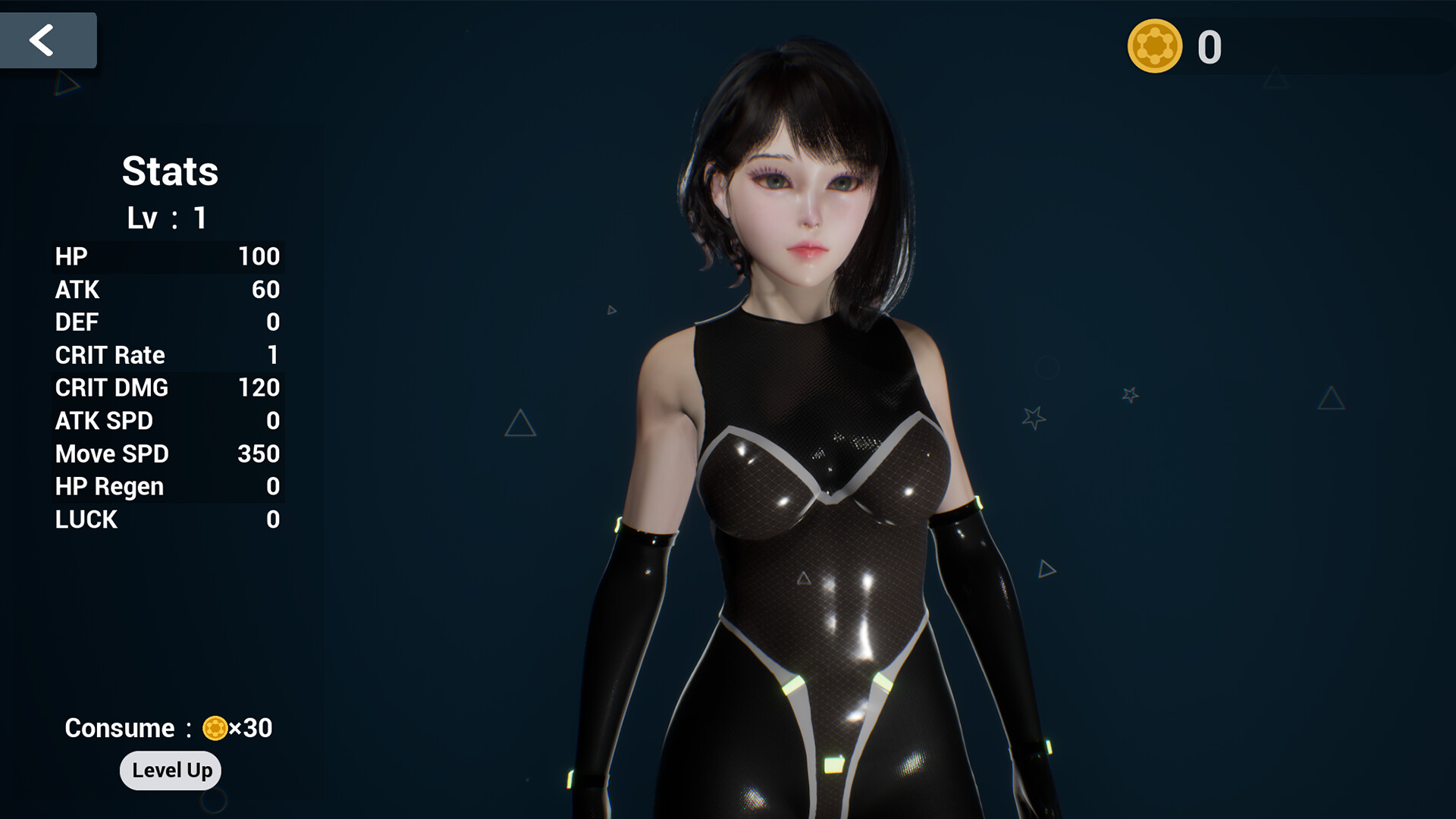Toggle the ATK SPD stat row
Viewport: 1456px width, 819px height.
[x=167, y=421]
